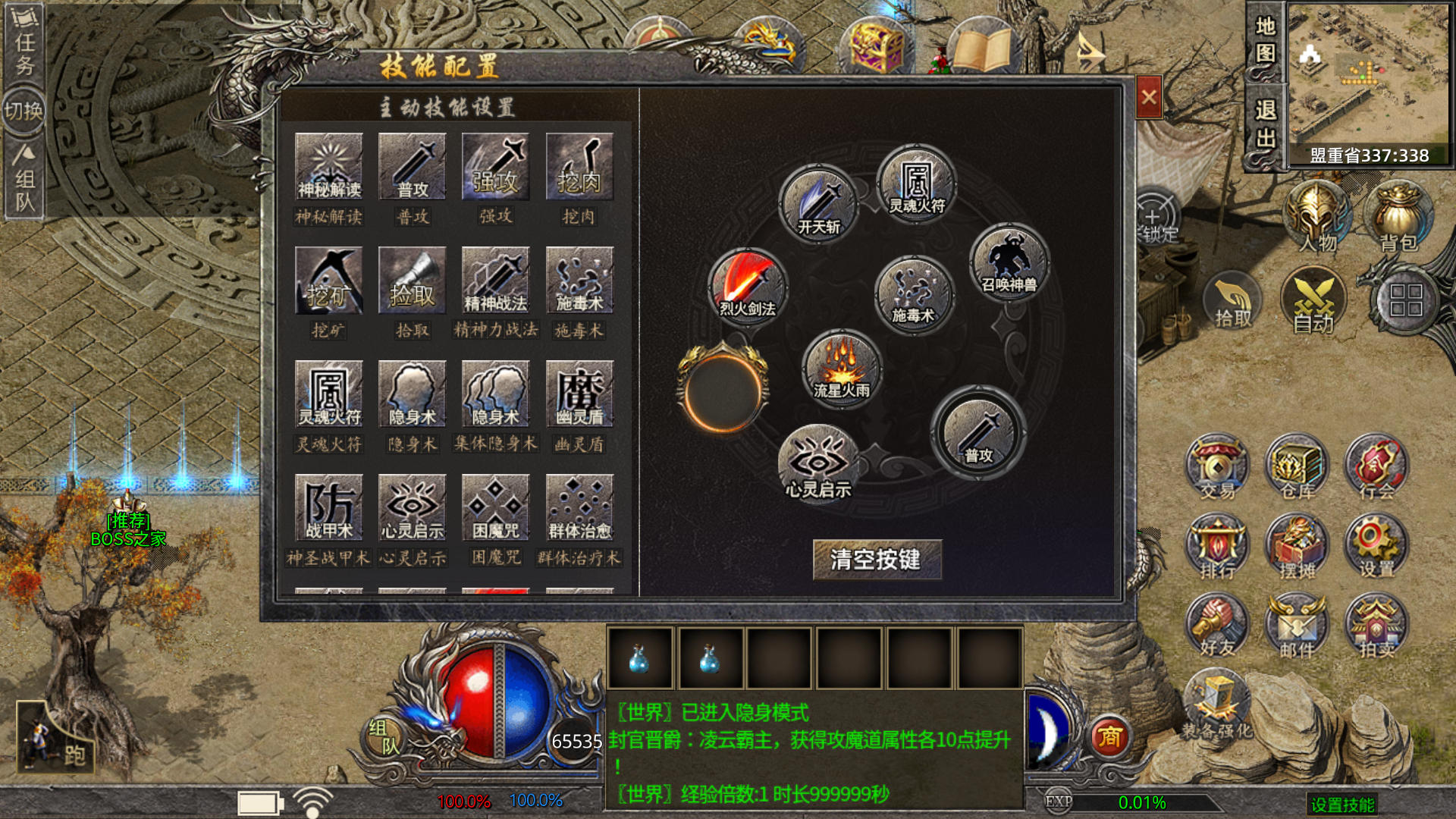Click the 清空按键 clear keys button
Screen dimensions: 1456x819
coord(877,560)
